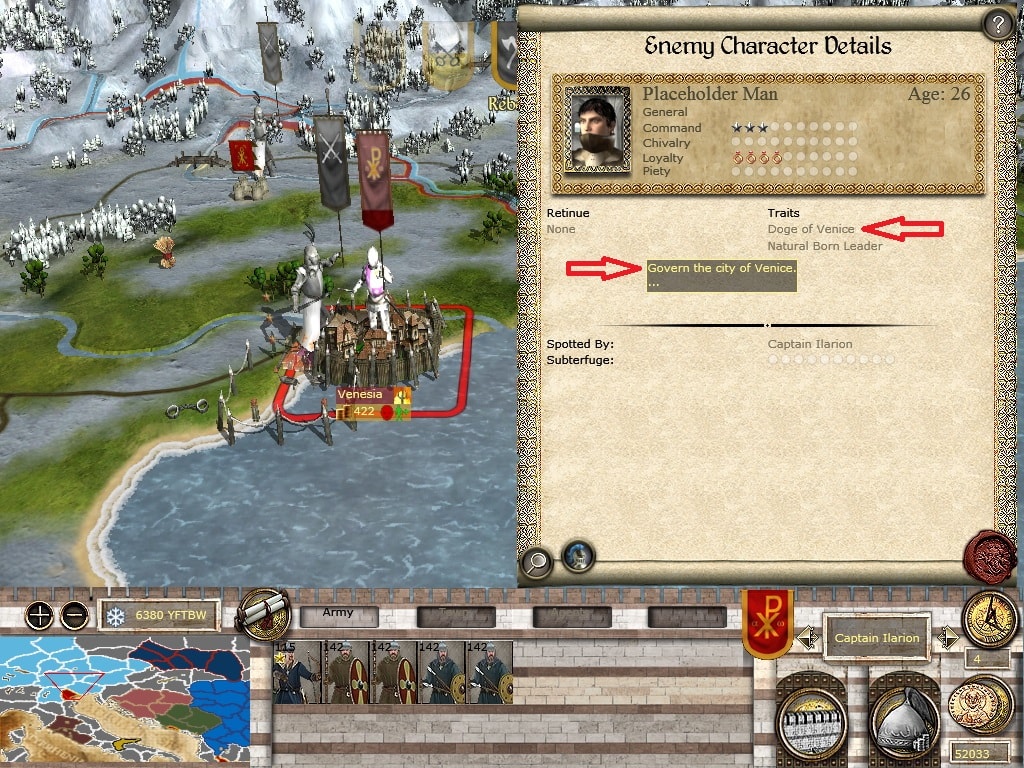Select the previous character with the left arrow

pyautogui.click(x=808, y=636)
